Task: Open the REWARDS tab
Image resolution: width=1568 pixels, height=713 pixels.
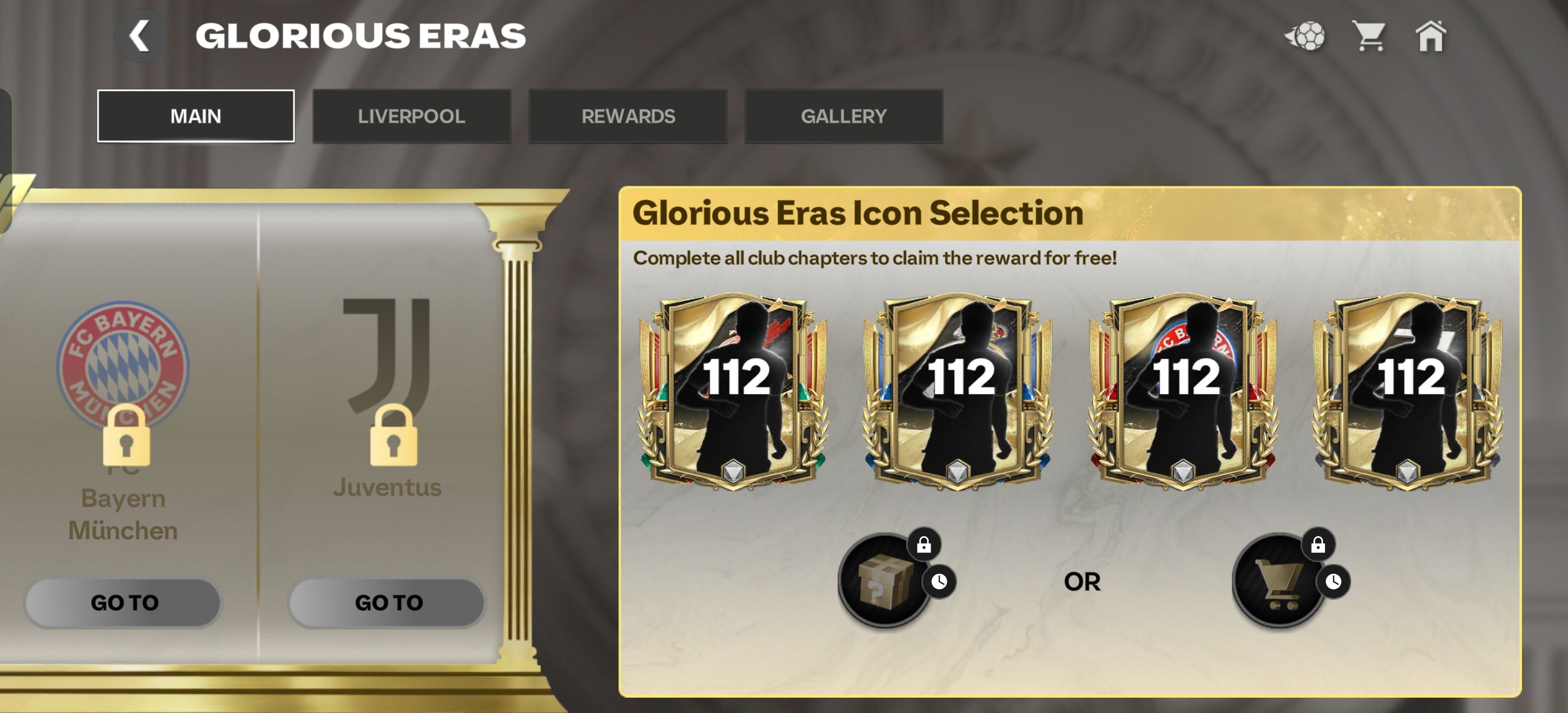Action: [x=628, y=116]
